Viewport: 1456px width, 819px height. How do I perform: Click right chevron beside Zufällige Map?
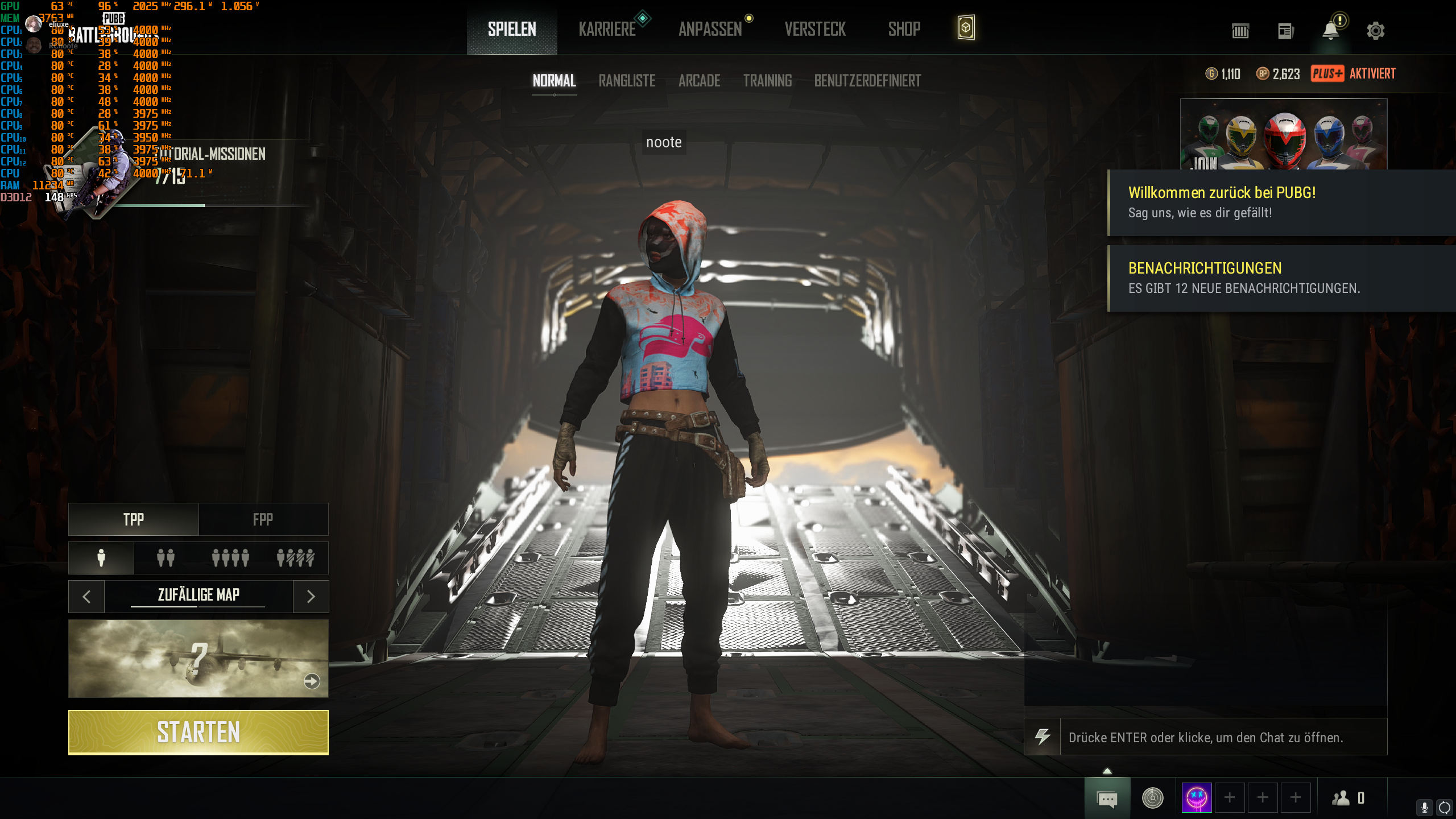click(311, 596)
